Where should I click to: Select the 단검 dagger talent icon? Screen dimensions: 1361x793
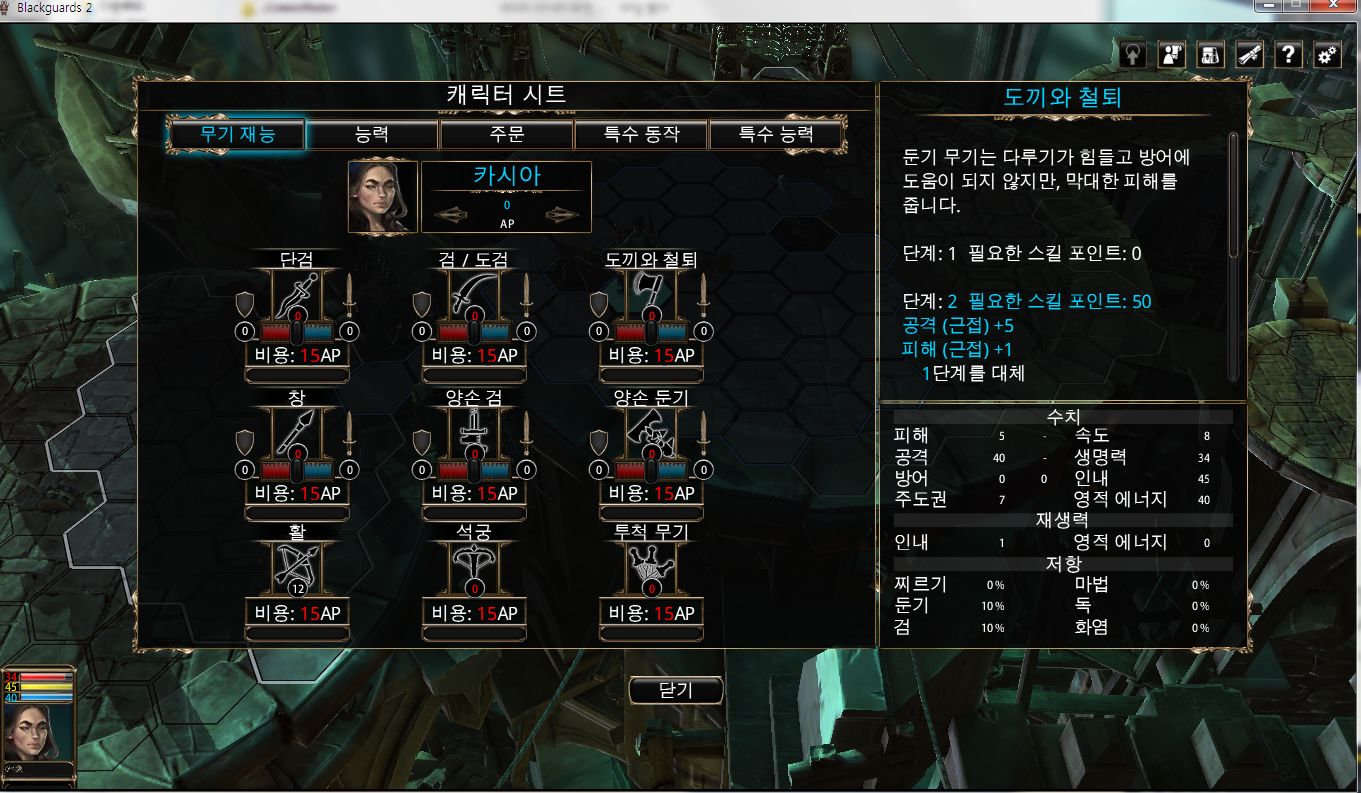click(x=297, y=295)
